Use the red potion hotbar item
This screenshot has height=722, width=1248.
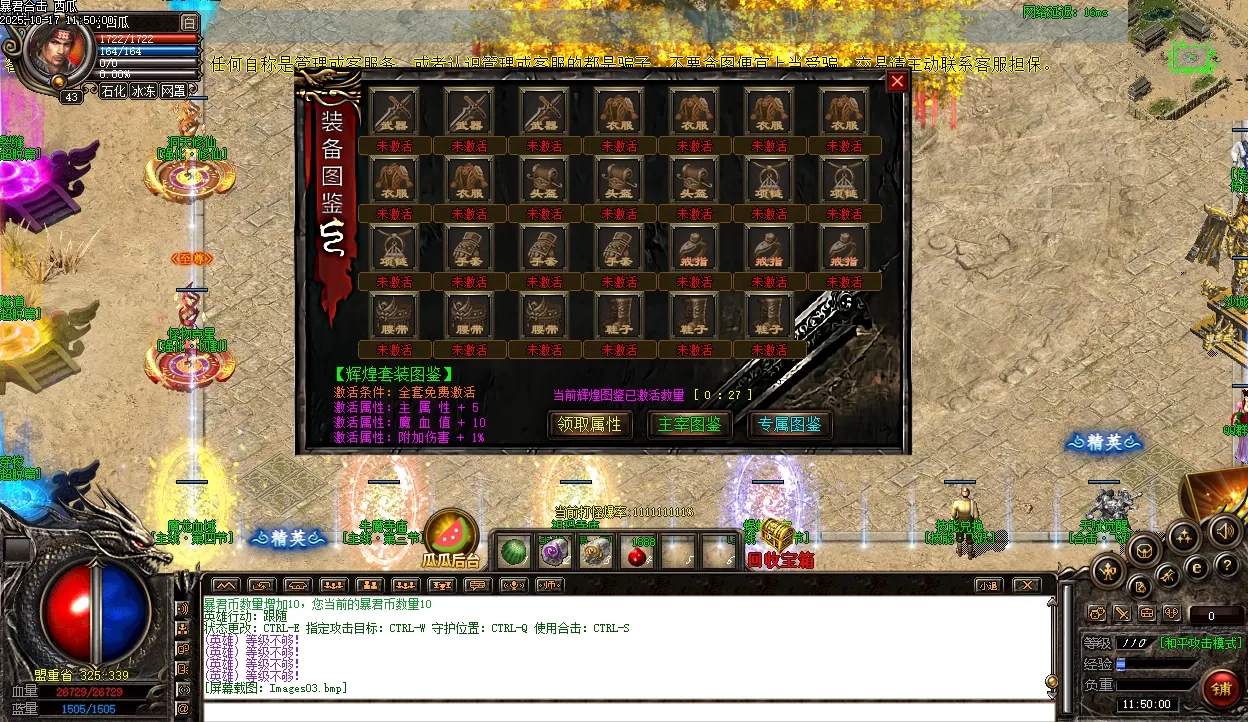pos(635,552)
